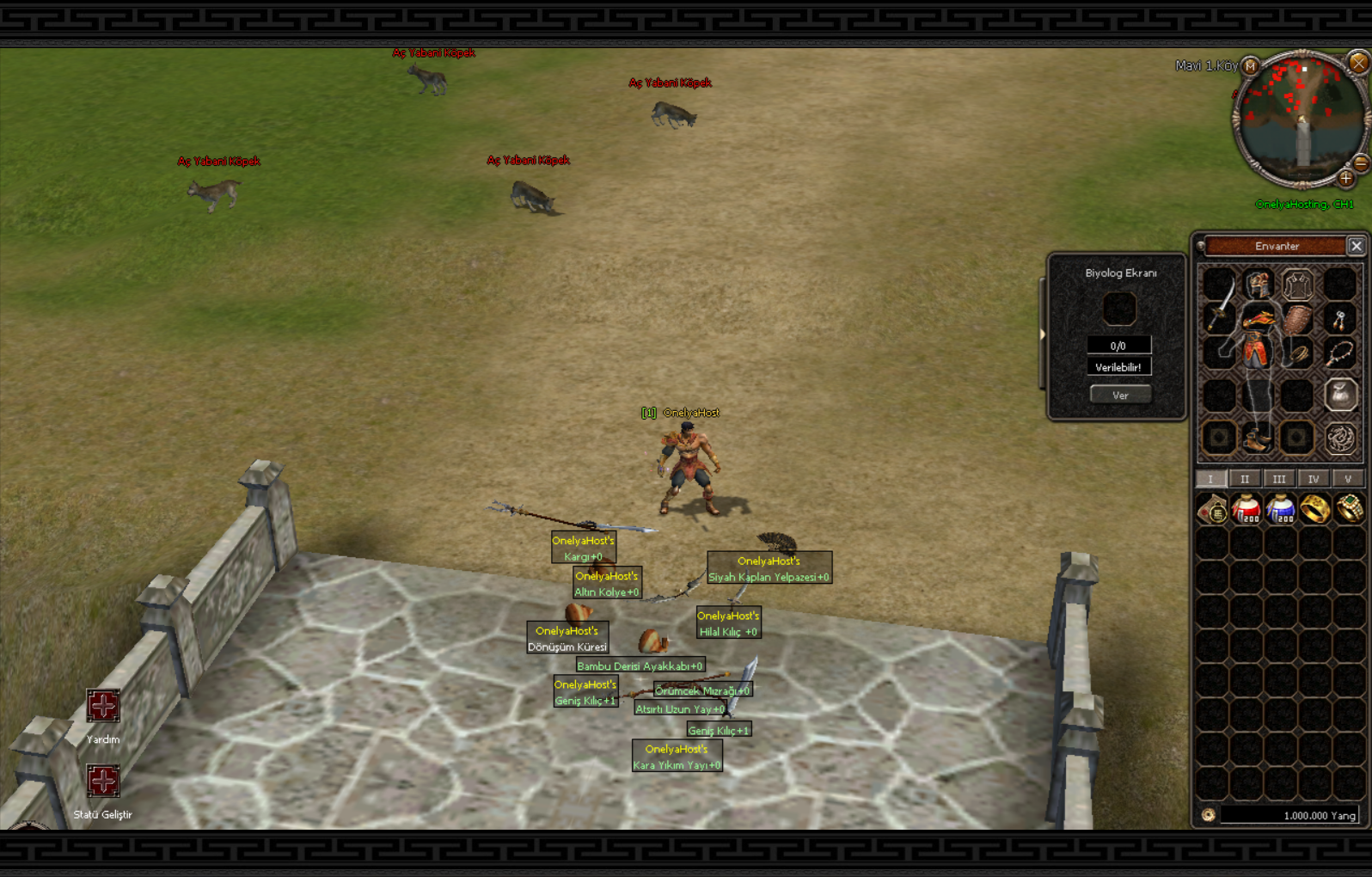Click the red potion stack of 200
The image size is (1372, 877).
[1246, 508]
